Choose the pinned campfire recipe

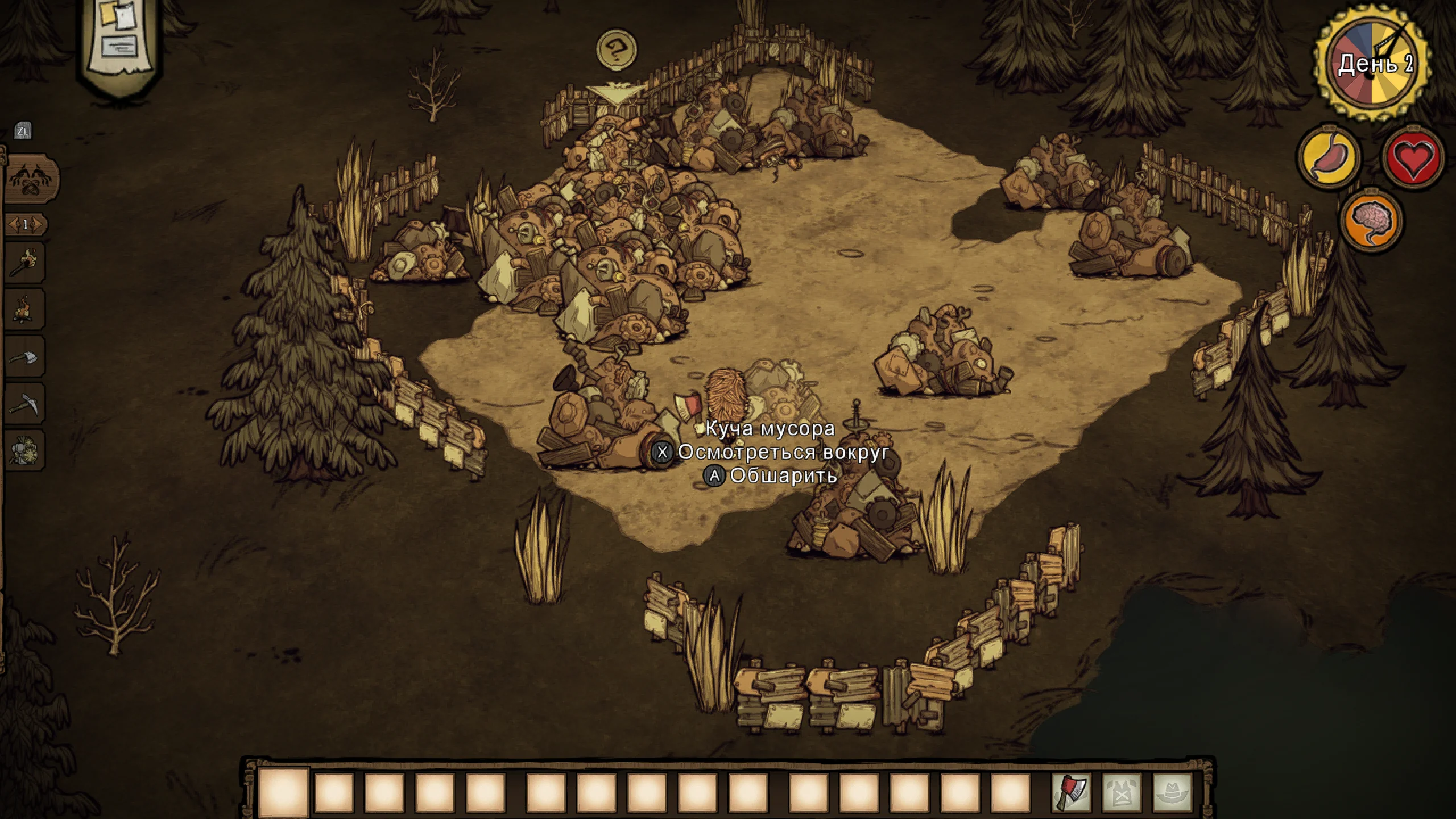24,309
